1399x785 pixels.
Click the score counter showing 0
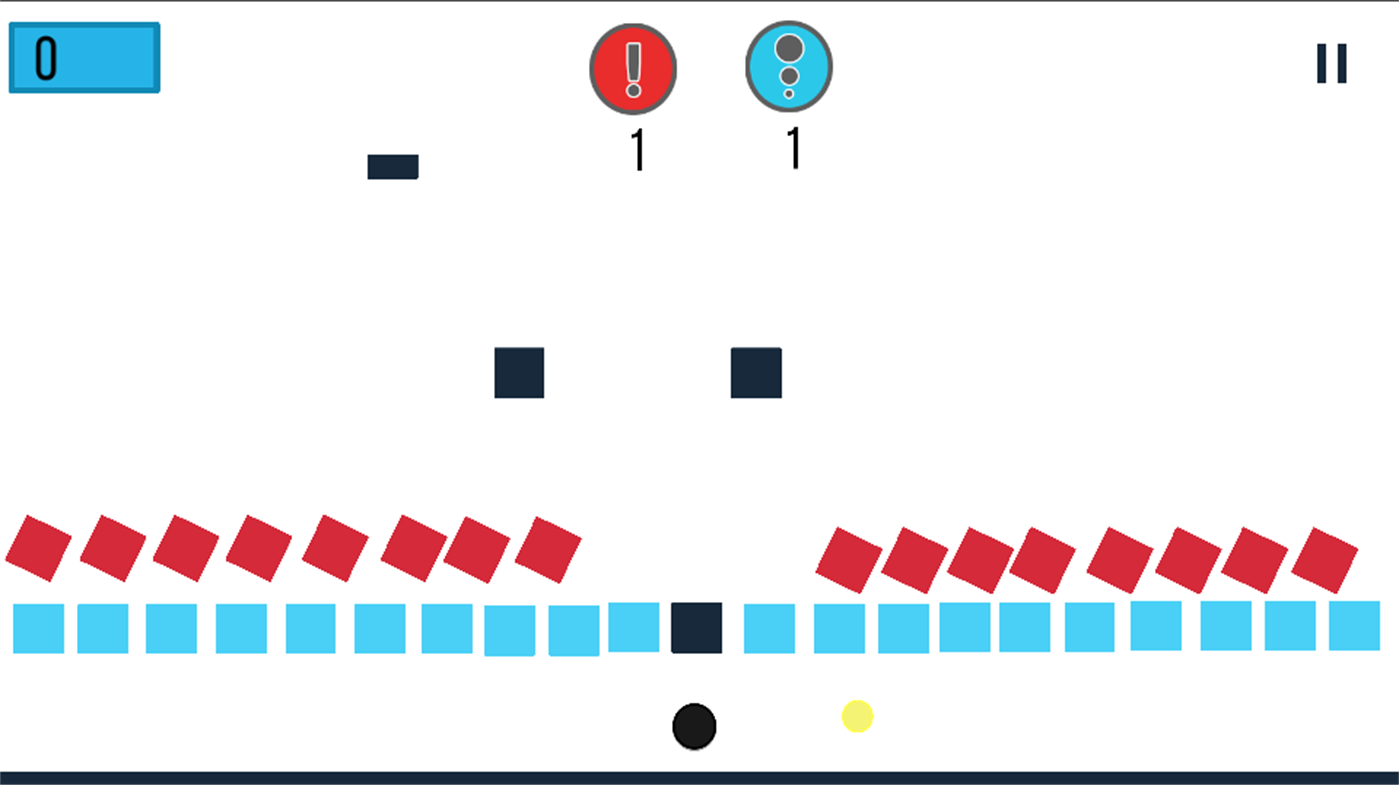click(x=84, y=57)
